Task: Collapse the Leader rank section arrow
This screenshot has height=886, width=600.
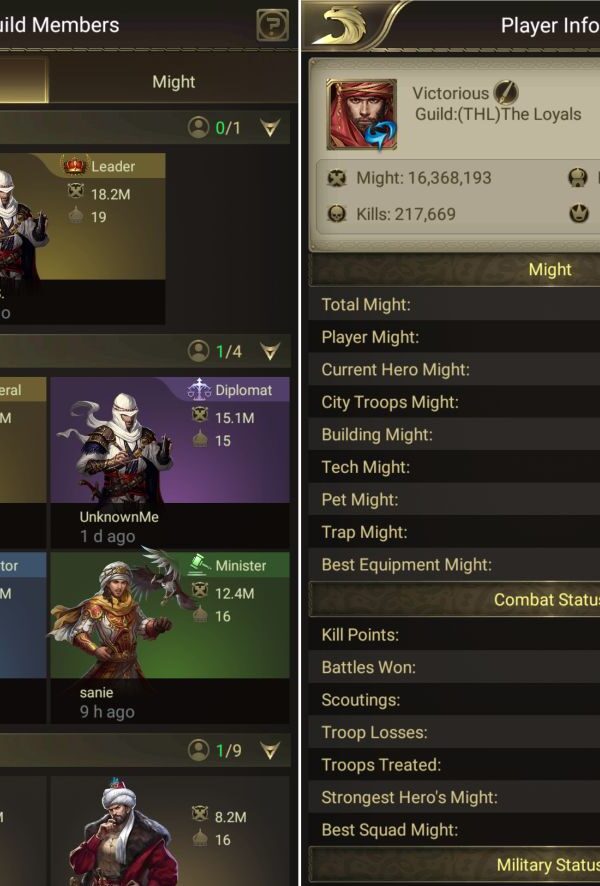Action: pos(270,128)
